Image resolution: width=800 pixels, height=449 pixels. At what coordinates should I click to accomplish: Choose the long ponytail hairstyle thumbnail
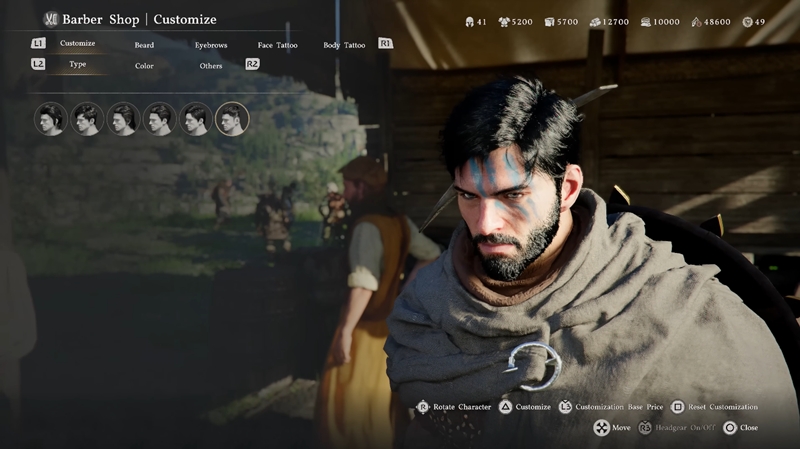(x=51, y=119)
